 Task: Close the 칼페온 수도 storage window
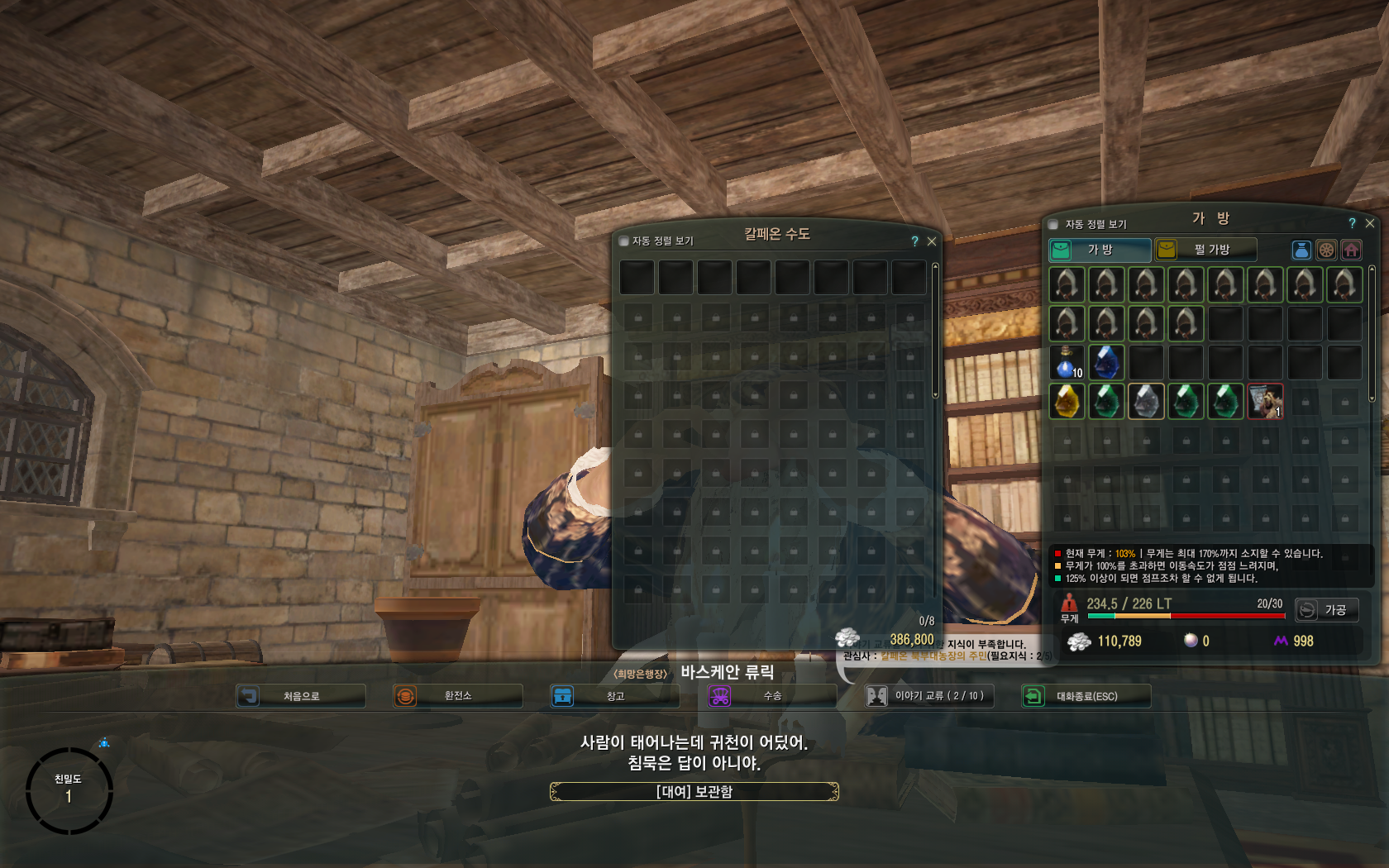[x=932, y=241]
